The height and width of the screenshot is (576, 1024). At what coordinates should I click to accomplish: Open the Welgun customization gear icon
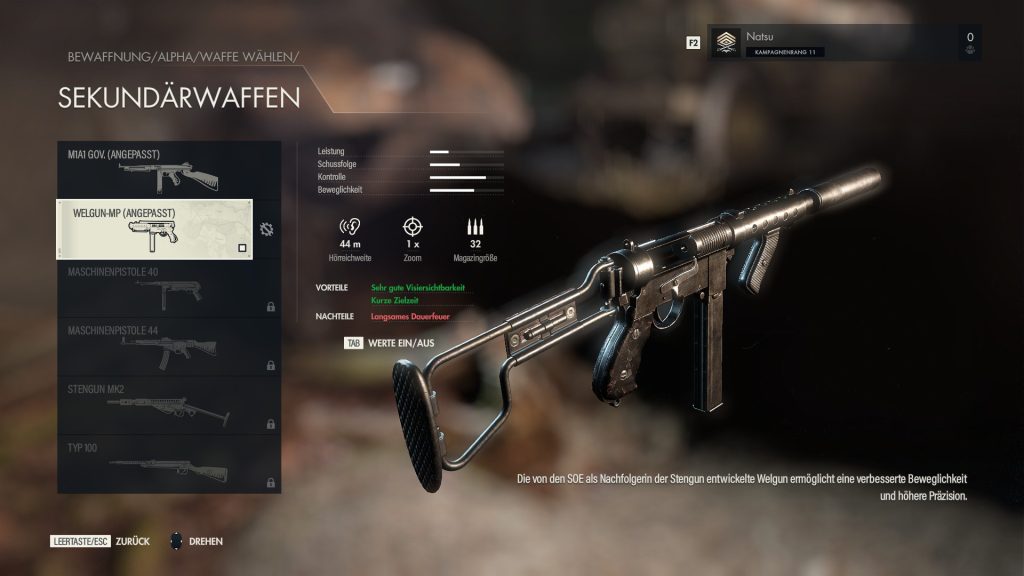click(x=266, y=229)
